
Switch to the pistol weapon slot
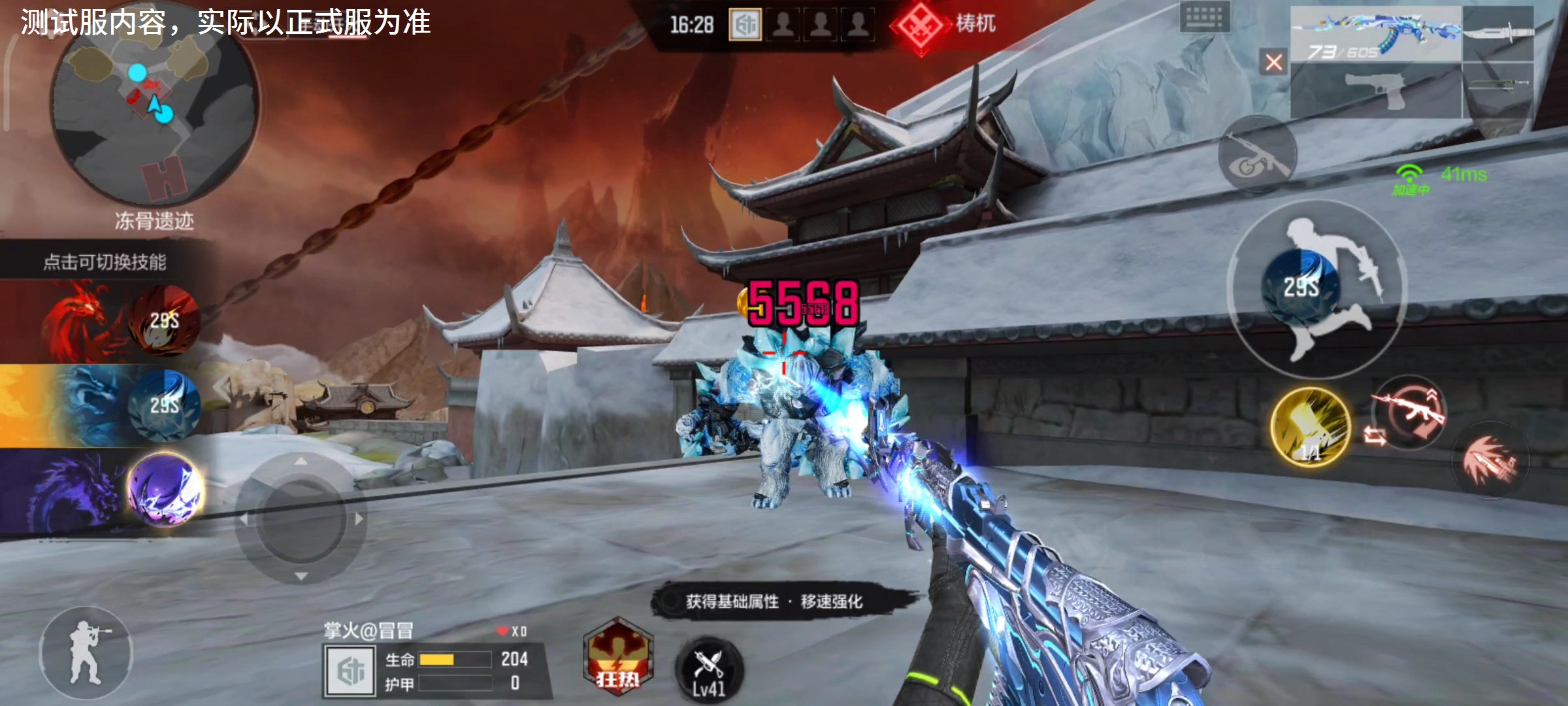(1375, 90)
